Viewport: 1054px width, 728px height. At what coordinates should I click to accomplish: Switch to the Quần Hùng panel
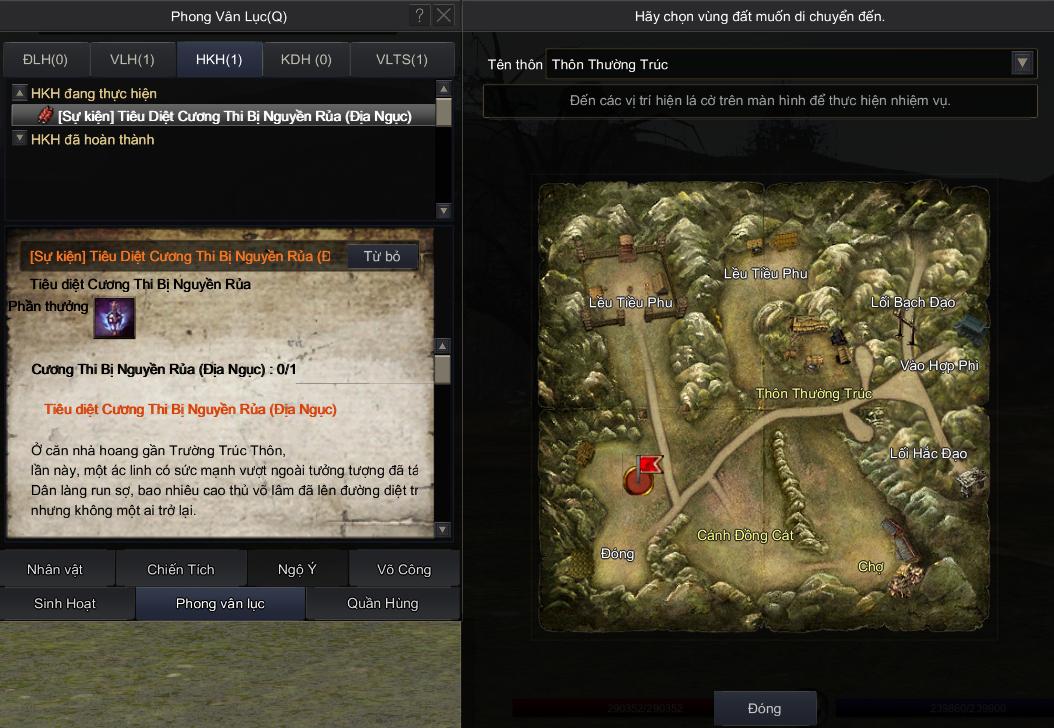(x=382, y=603)
